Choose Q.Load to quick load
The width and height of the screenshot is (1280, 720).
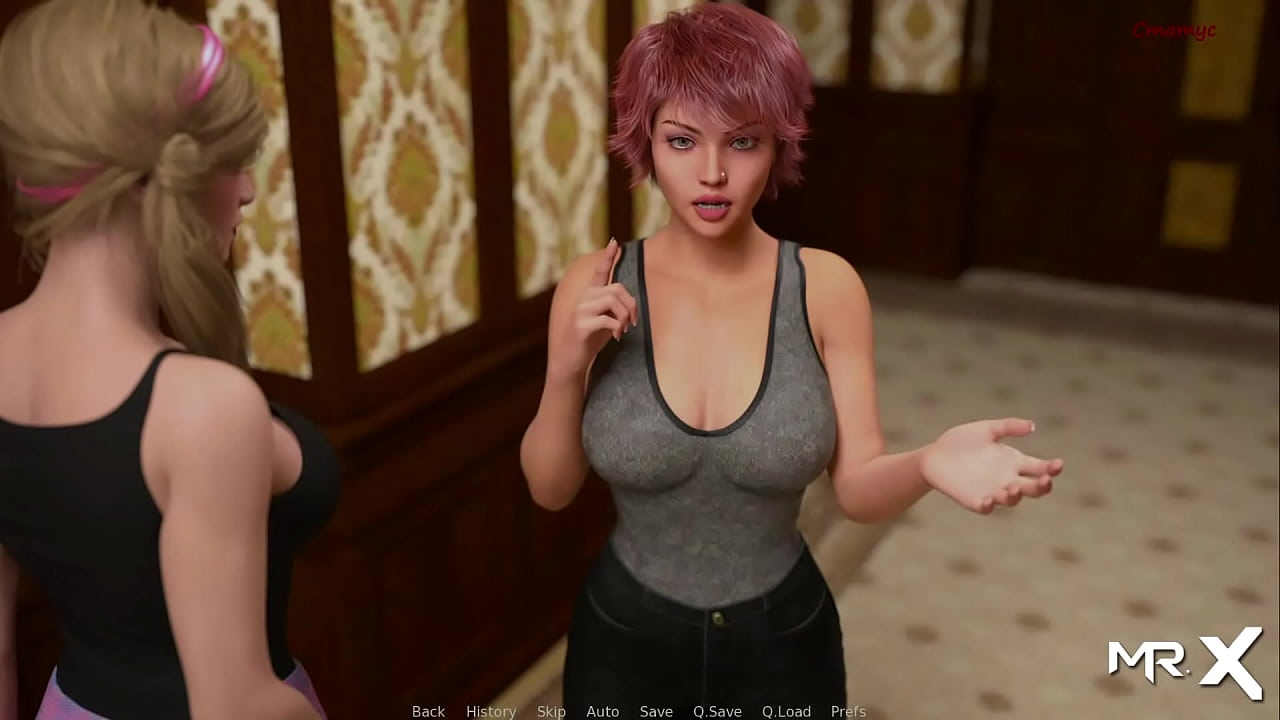pyautogui.click(x=786, y=711)
